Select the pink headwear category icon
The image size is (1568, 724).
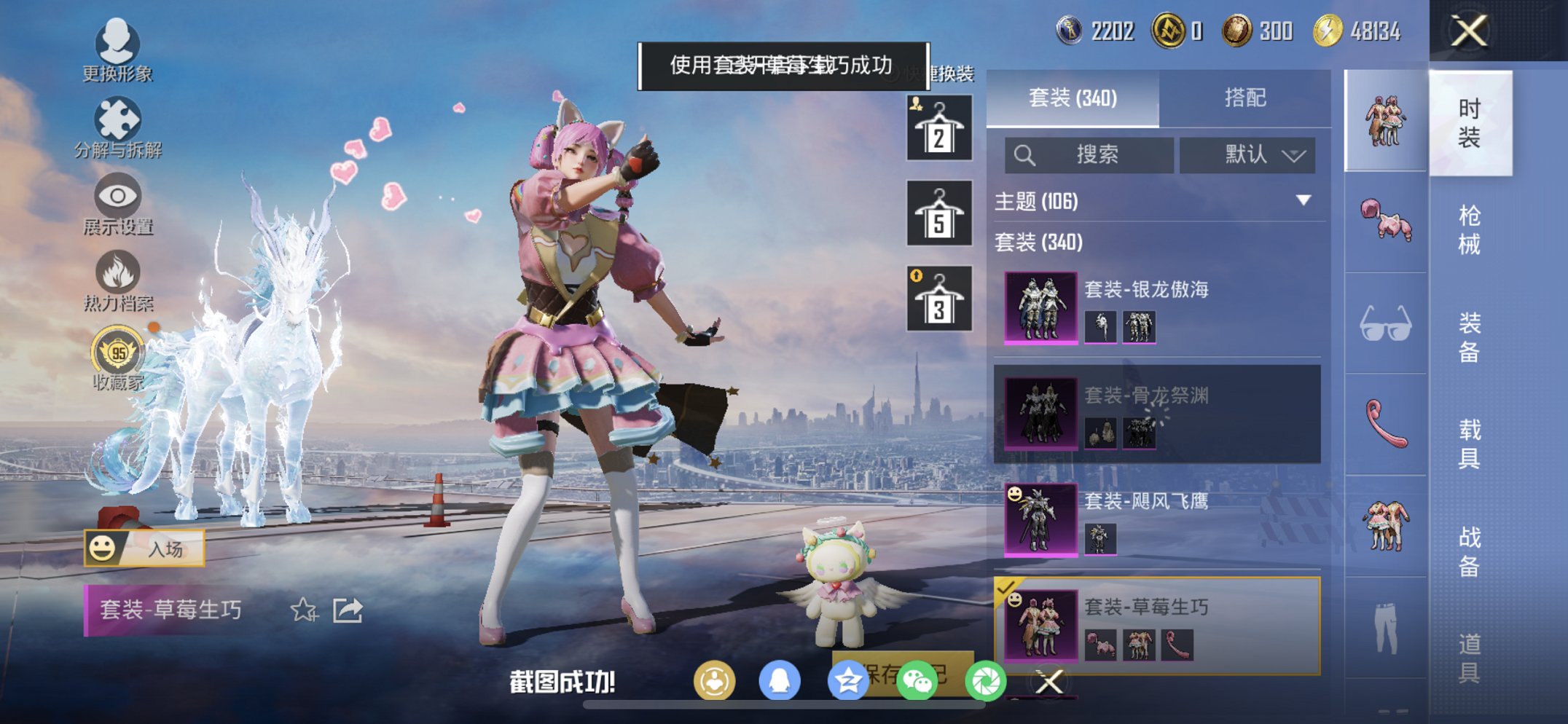coord(1386,220)
